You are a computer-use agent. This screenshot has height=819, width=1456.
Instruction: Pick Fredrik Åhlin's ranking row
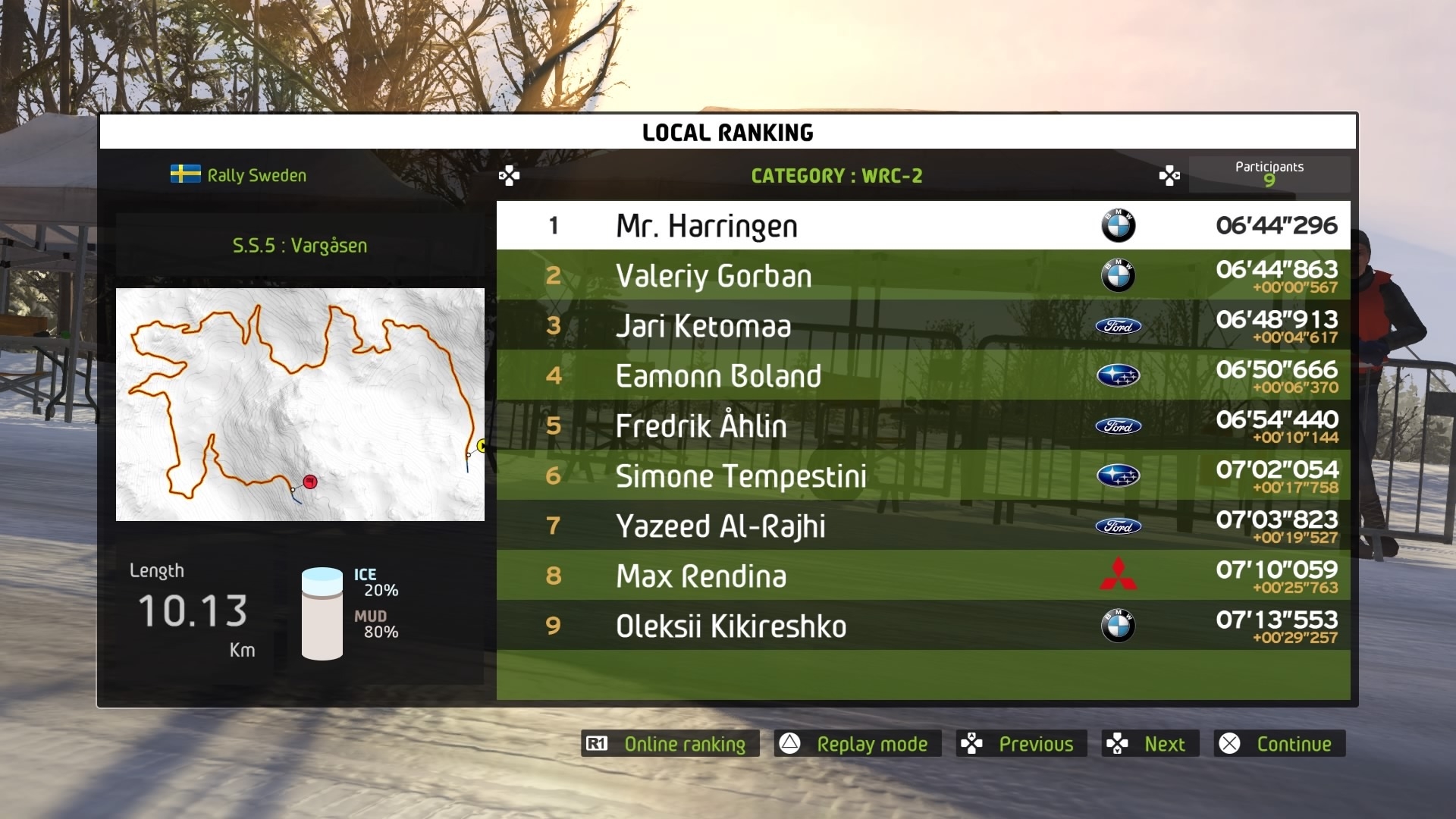923,425
